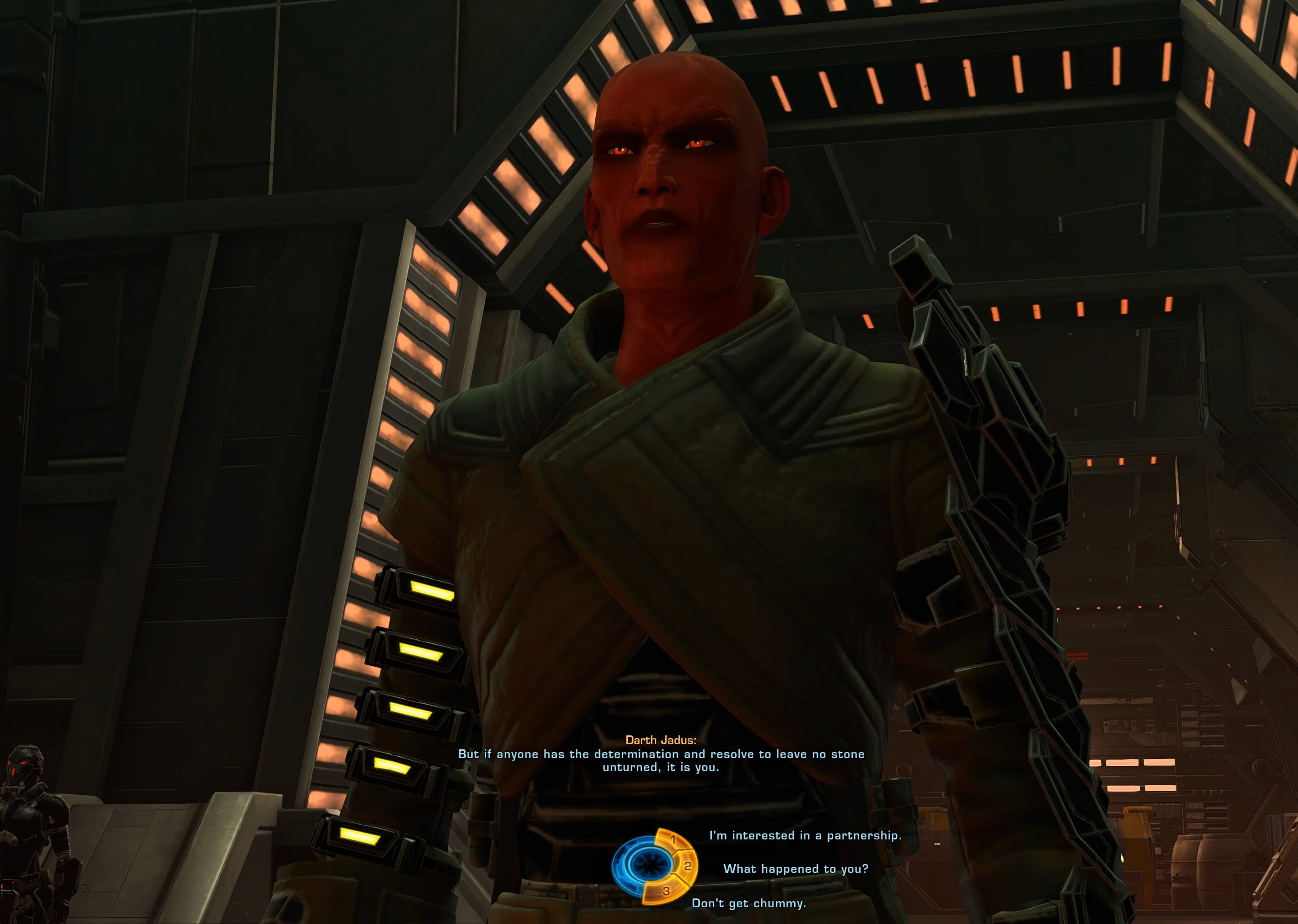Click the Imperial emblem at wheel center
Screen dimensions: 1298x924
click(x=652, y=864)
